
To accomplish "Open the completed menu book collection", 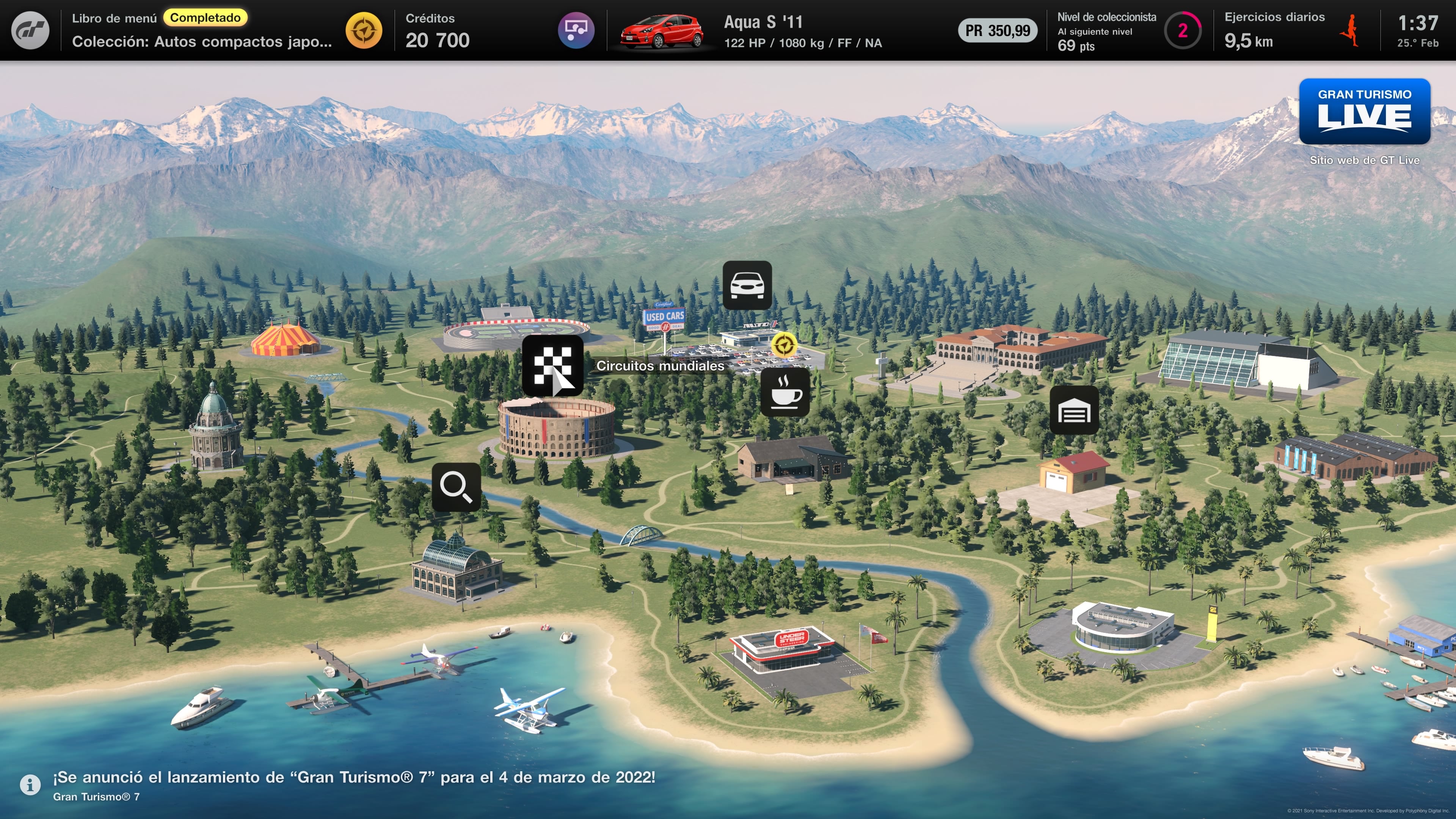I will click(201, 30).
